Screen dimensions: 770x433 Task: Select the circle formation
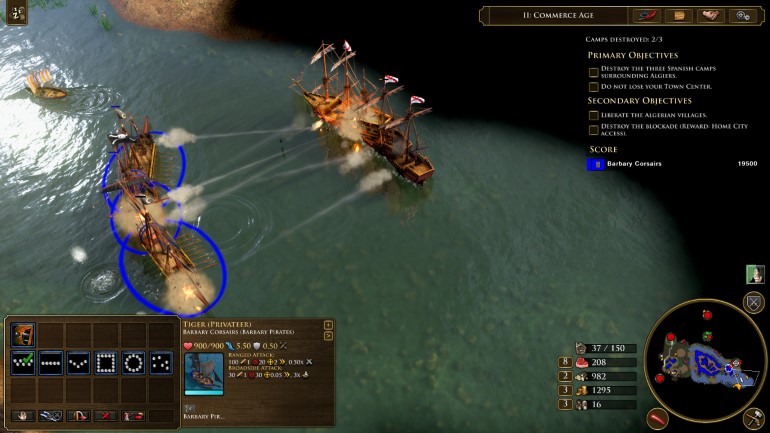(x=133, y=363)
